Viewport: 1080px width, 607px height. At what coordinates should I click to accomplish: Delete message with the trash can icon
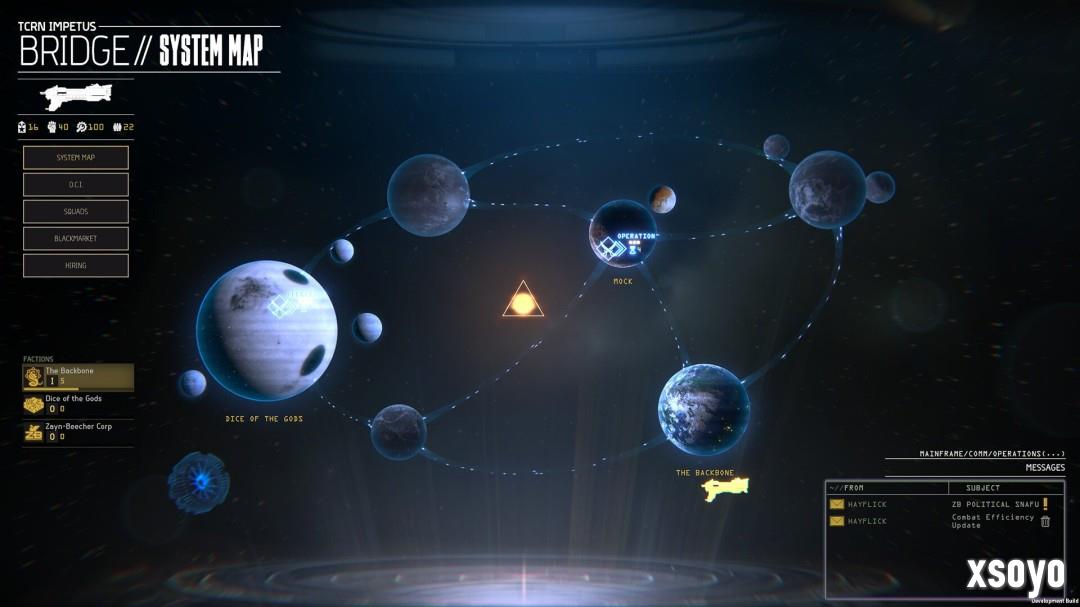point(1045,521)
